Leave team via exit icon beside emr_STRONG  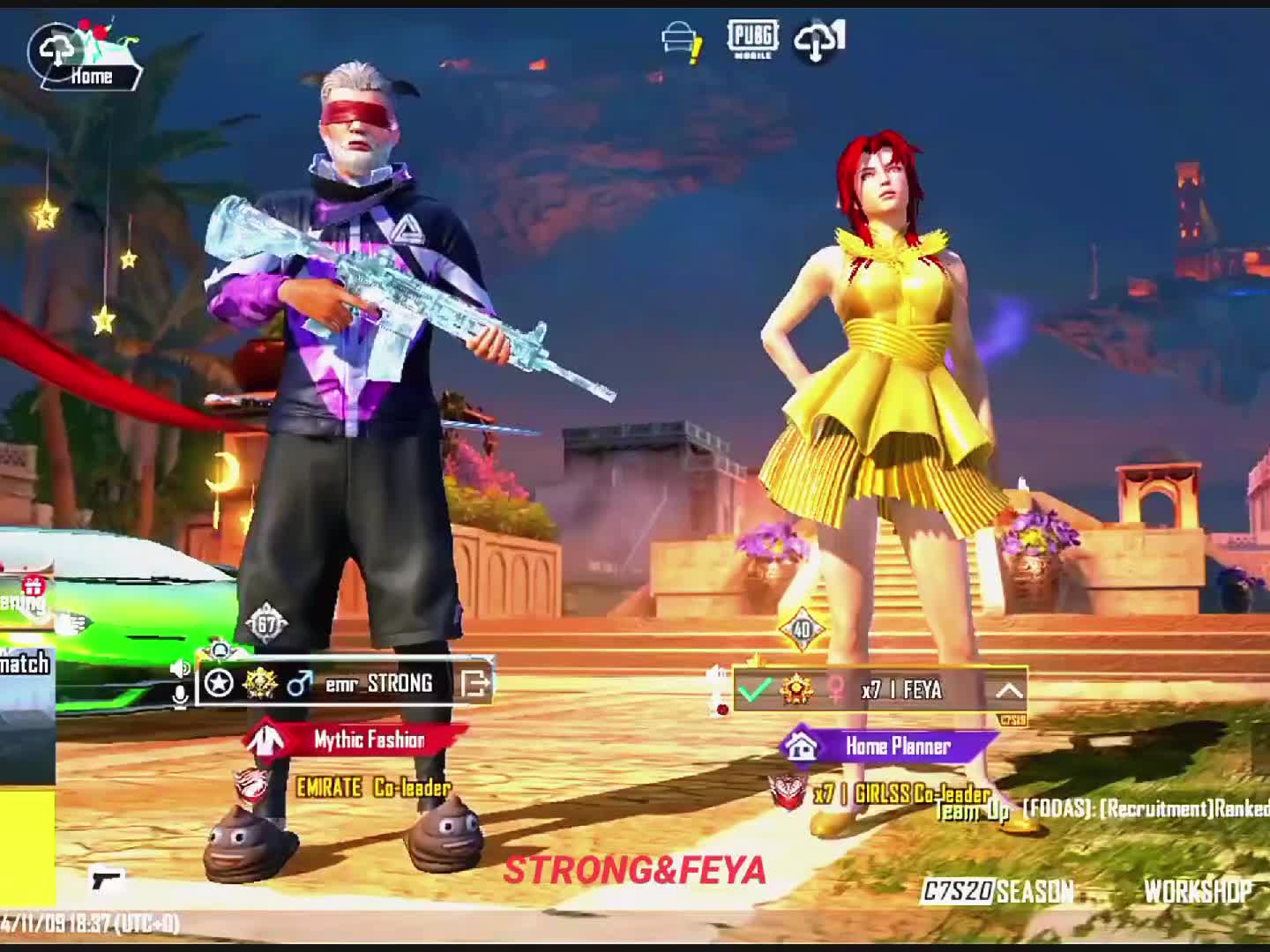[474, 683]
